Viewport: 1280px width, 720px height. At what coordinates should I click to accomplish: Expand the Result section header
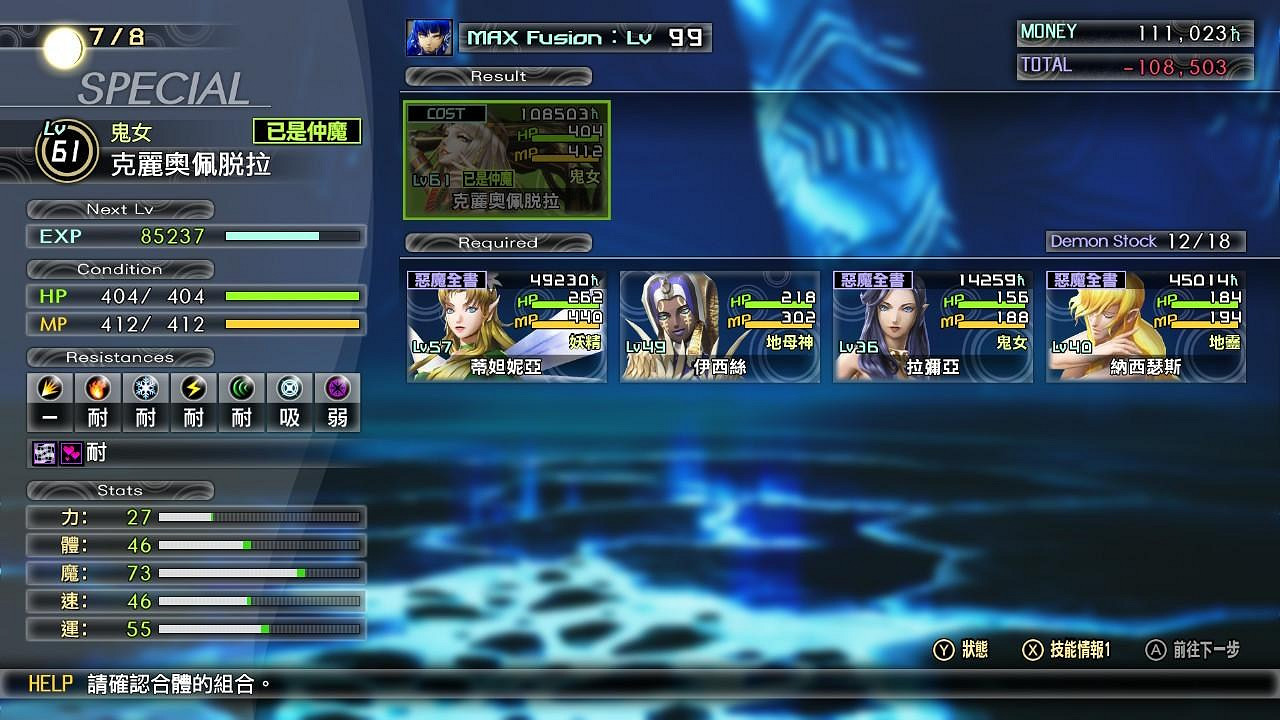tap(497, 75)
